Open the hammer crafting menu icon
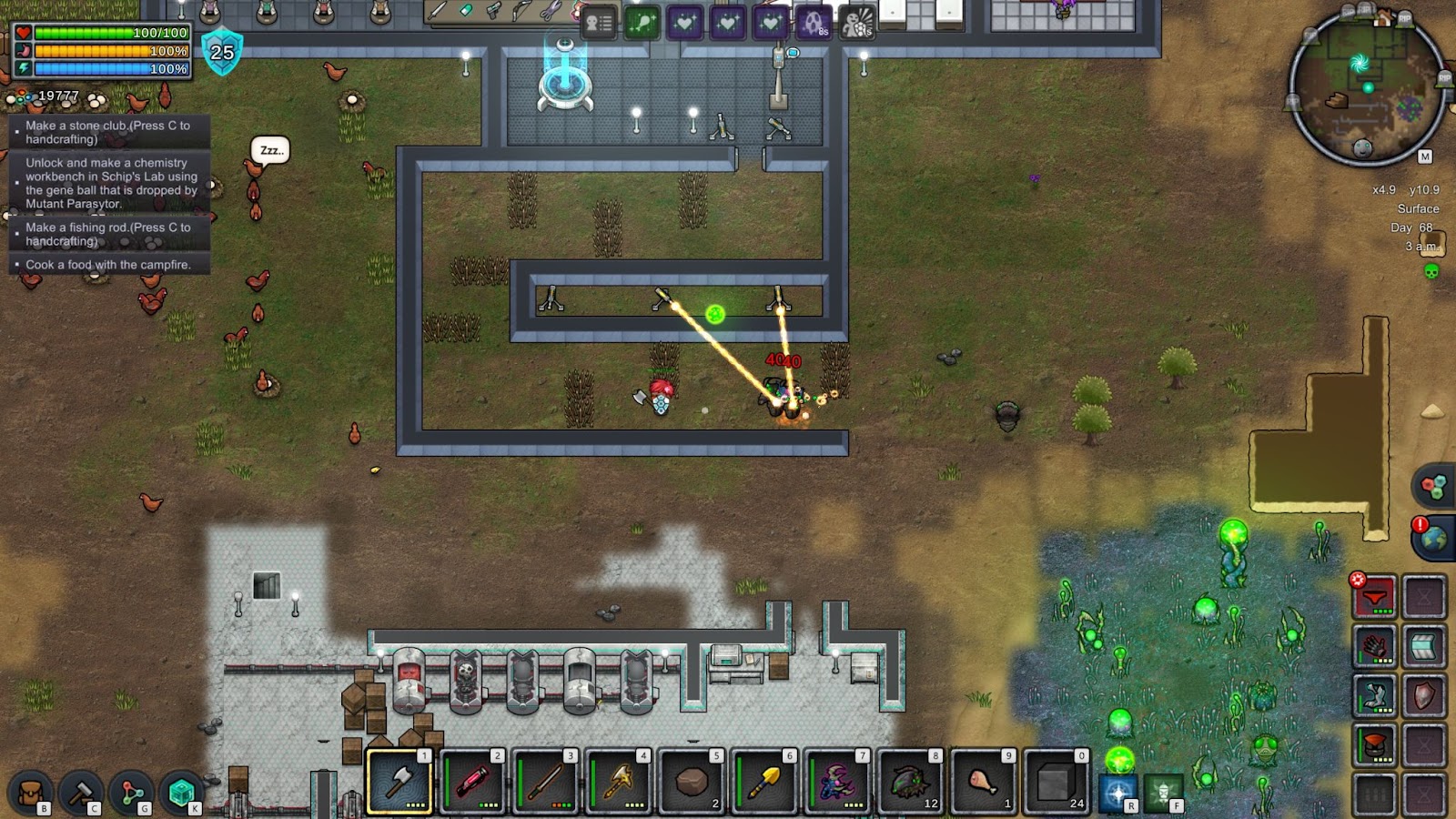 pos(81,793)
